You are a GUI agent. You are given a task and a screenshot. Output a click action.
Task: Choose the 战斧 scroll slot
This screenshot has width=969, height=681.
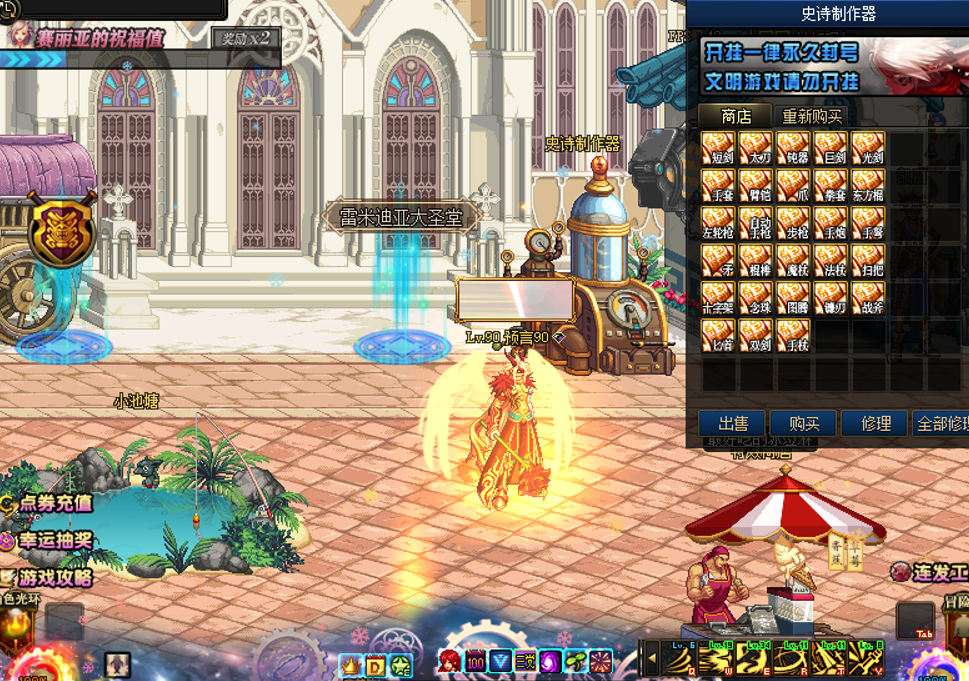[x=867, y=298]
